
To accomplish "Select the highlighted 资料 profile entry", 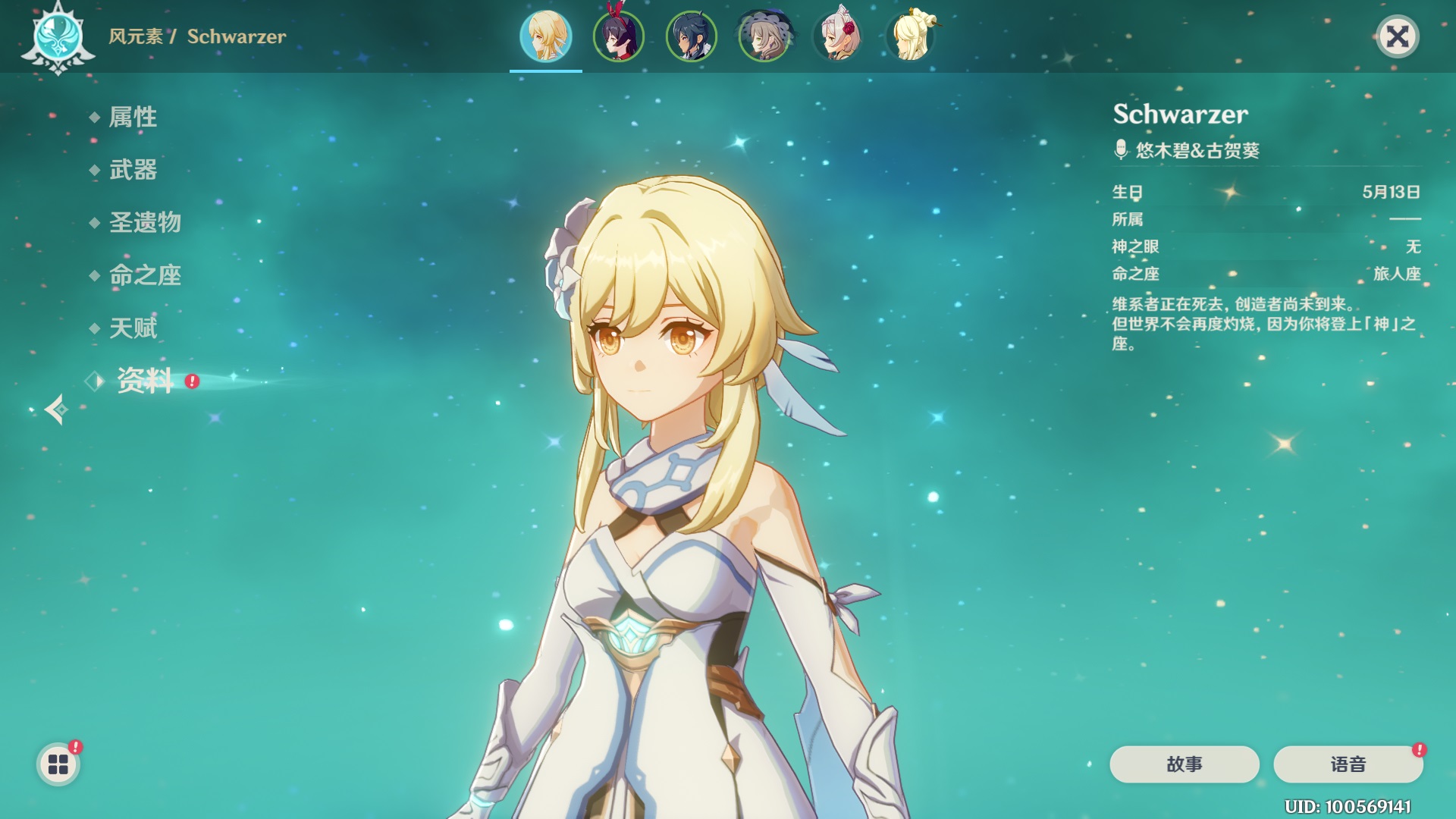I will coord(145,381).
